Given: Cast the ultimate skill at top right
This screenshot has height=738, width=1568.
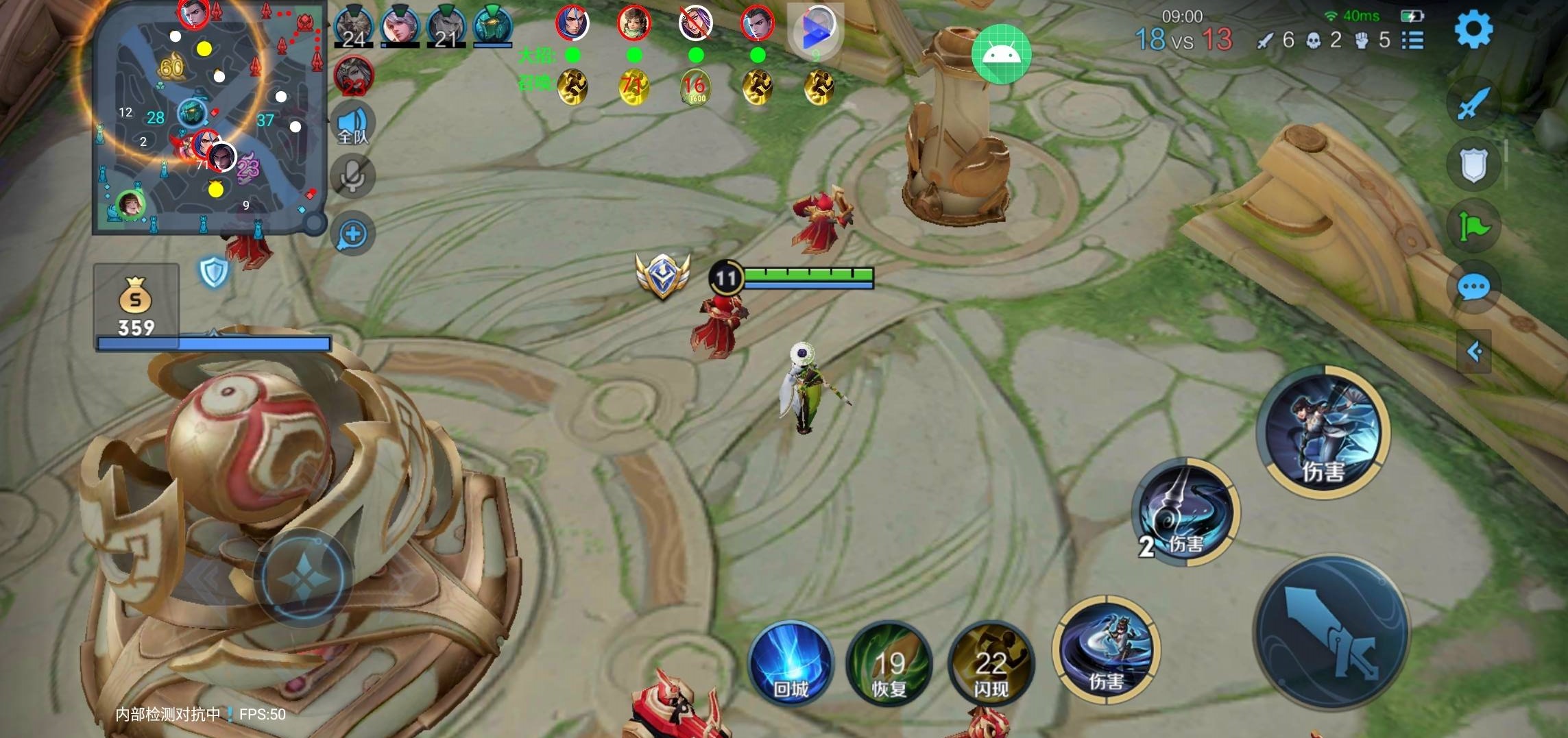Looking at the screenshot, I should point(1323,431).
